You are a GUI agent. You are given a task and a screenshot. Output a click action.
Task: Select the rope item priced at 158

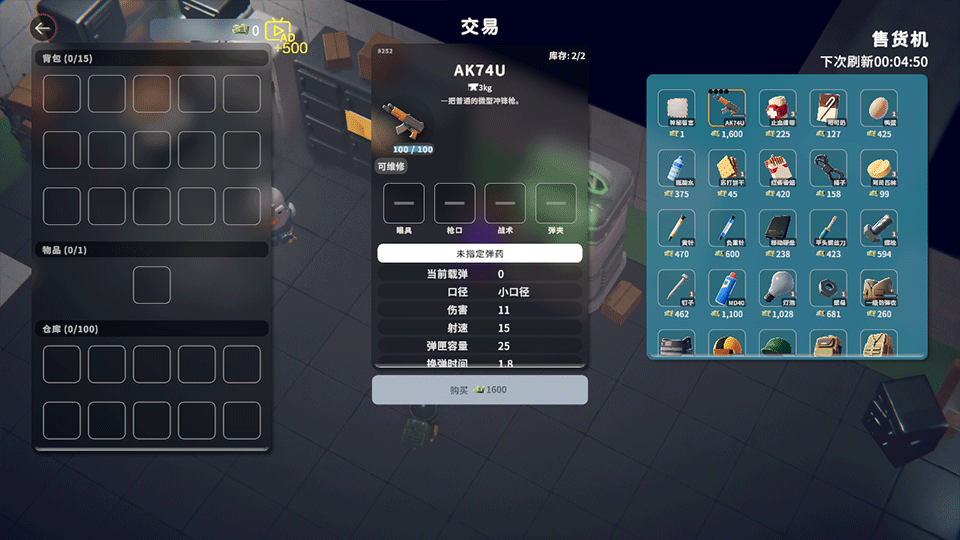(x=828, y=169)
